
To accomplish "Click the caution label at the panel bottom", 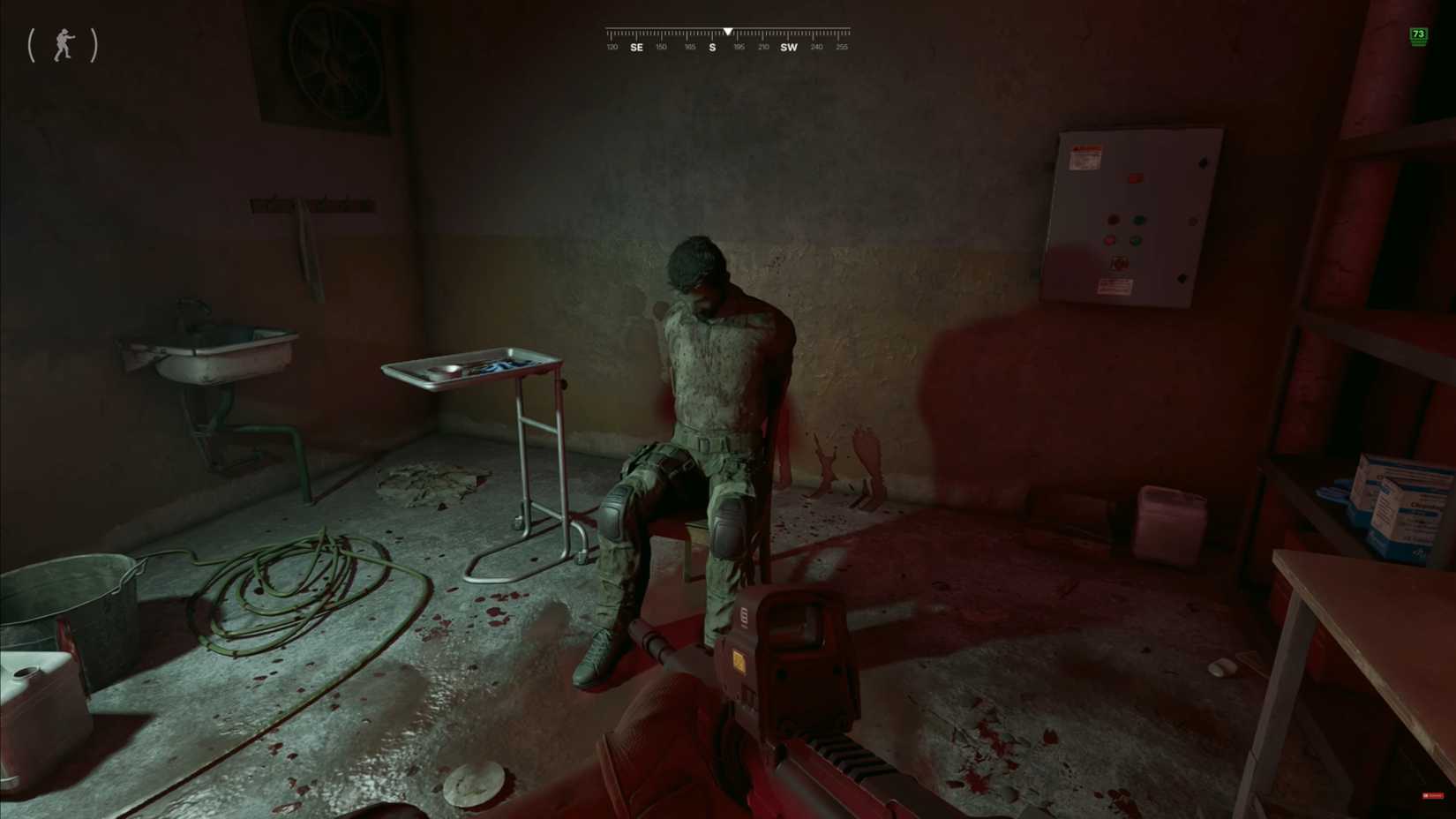I will click(1116, 287).
